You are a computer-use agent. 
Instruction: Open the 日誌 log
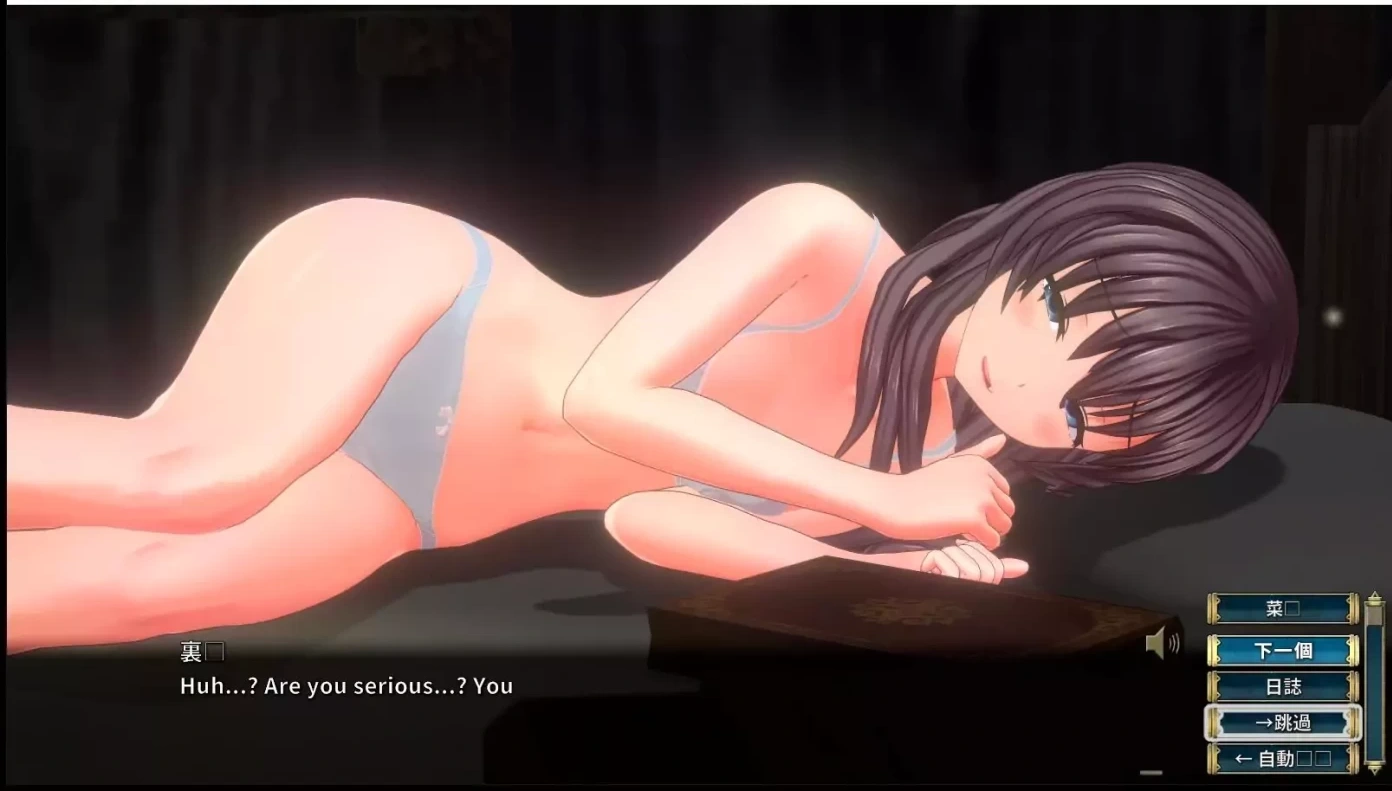1282,687
